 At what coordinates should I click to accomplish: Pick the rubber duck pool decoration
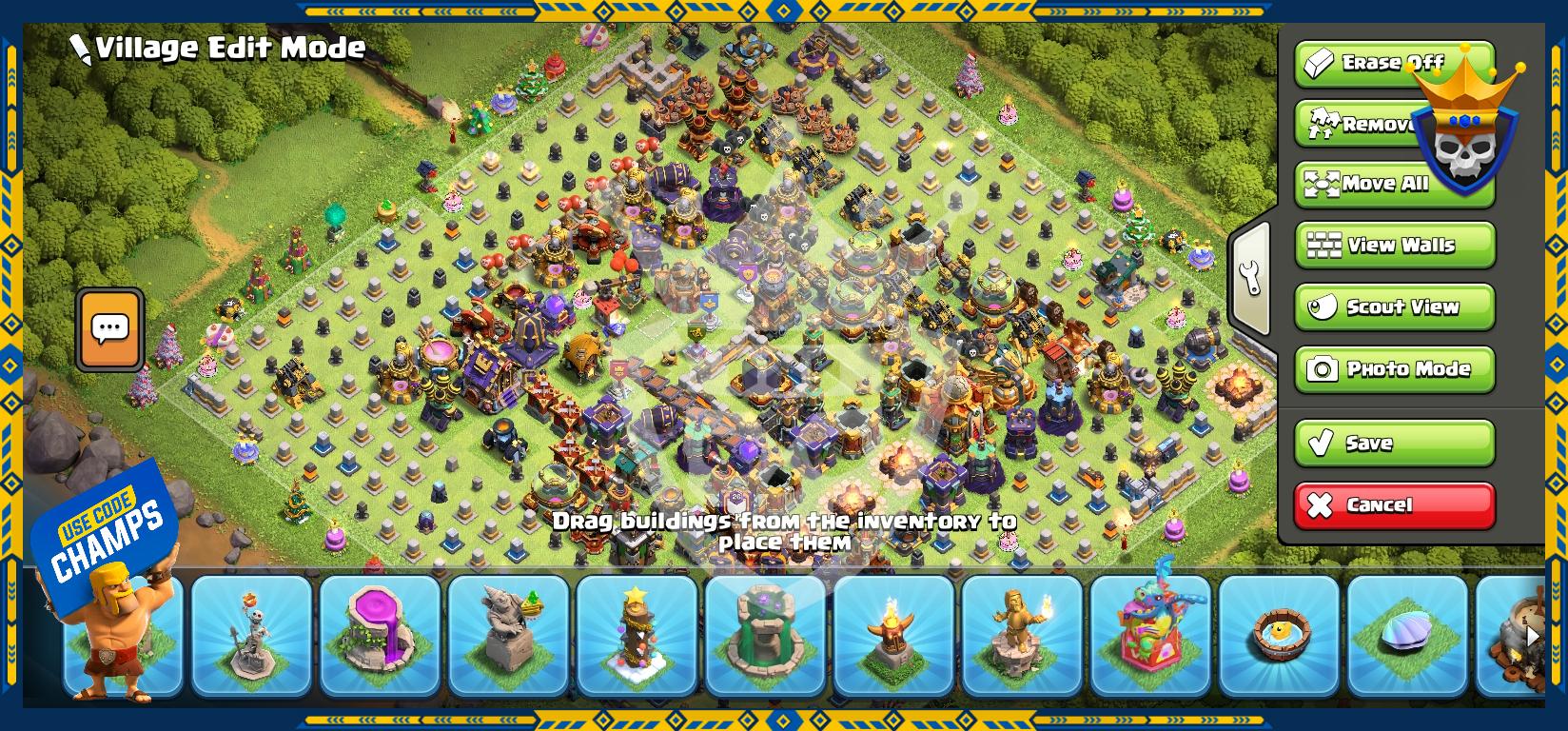1280,634
